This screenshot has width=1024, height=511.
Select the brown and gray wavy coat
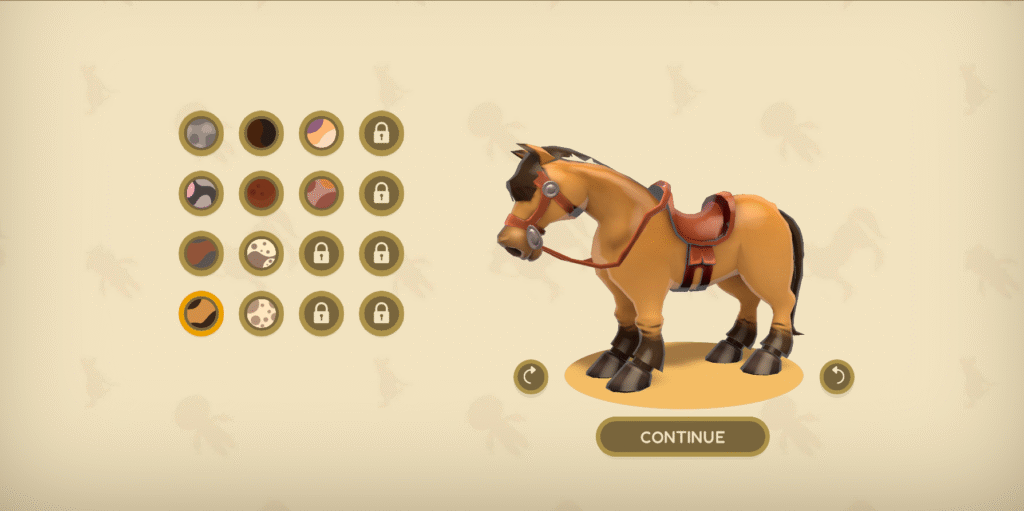pyautogui.click(x=201, y=253)
